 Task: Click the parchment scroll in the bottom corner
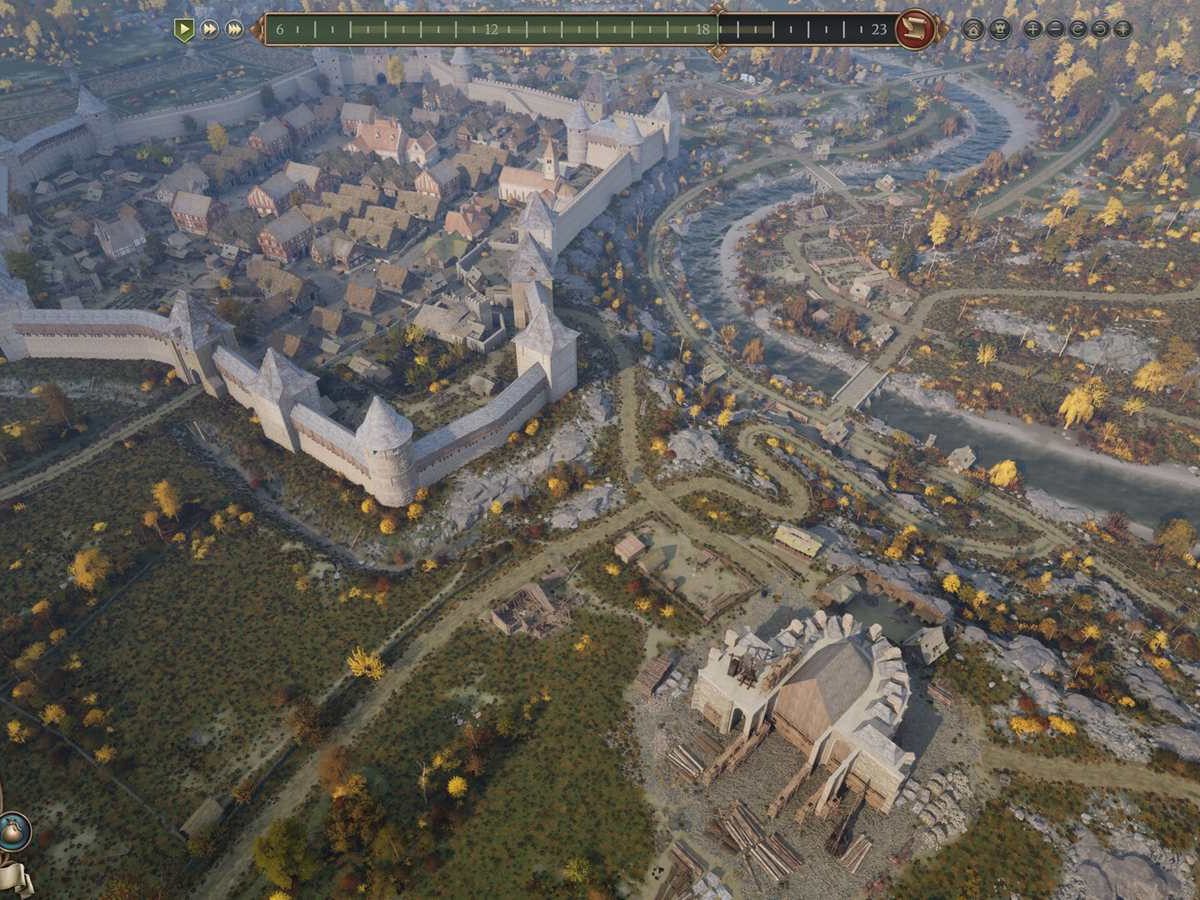click(x=14, y=878)
